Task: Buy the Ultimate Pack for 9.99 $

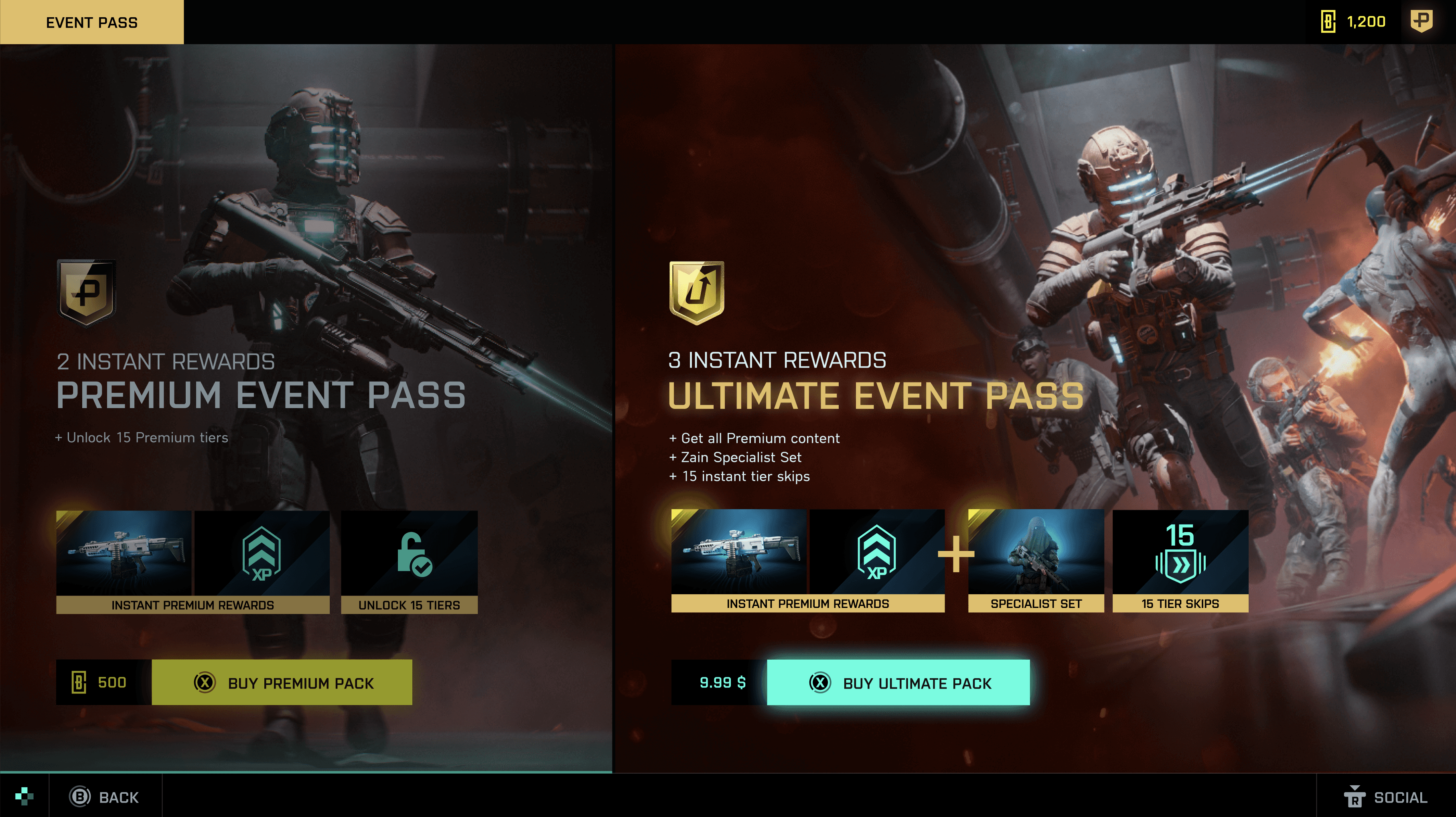Action: (x=898, y=683)
